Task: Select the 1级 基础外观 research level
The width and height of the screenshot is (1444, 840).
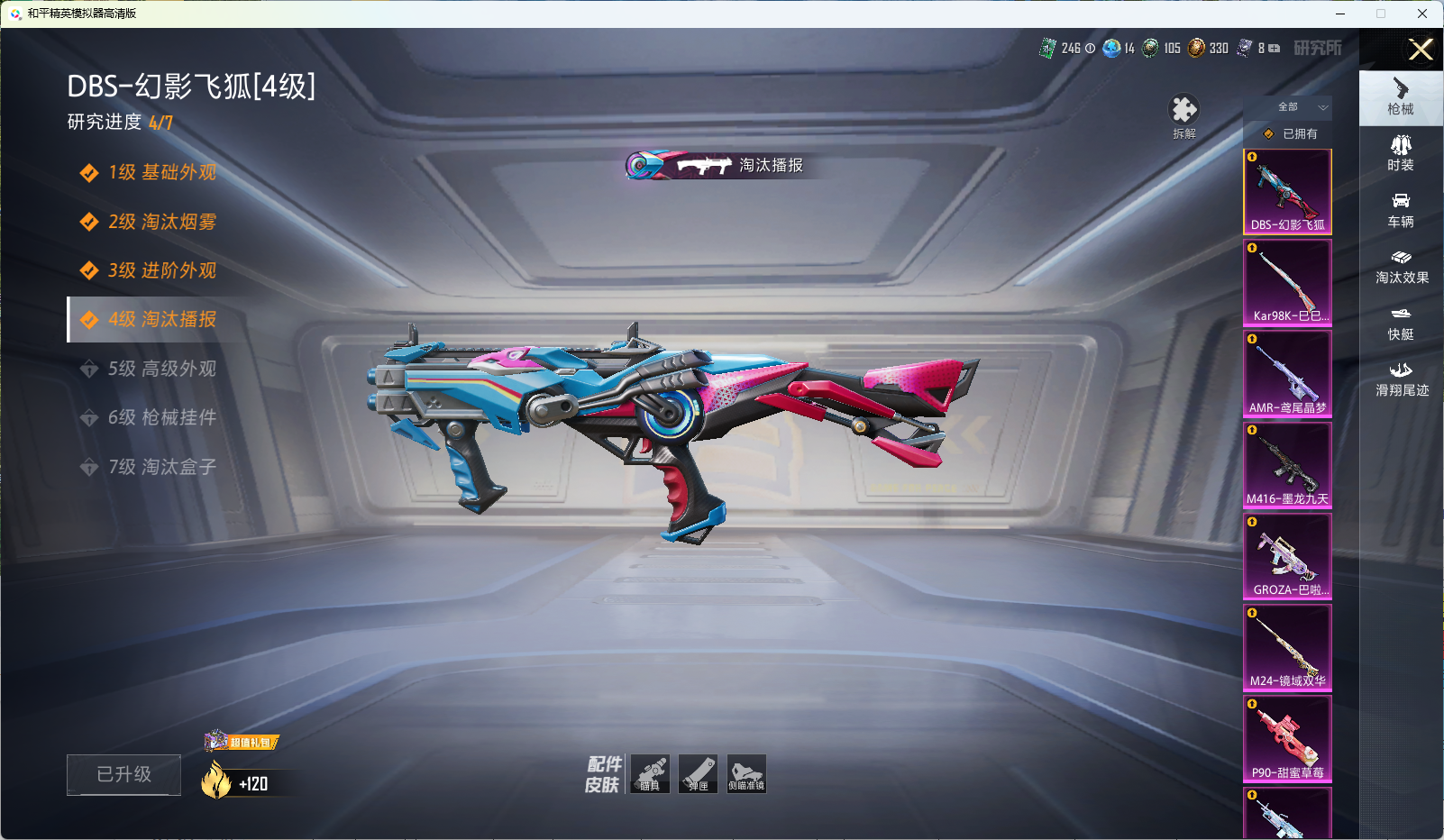Action: click(x=160, y=172)
